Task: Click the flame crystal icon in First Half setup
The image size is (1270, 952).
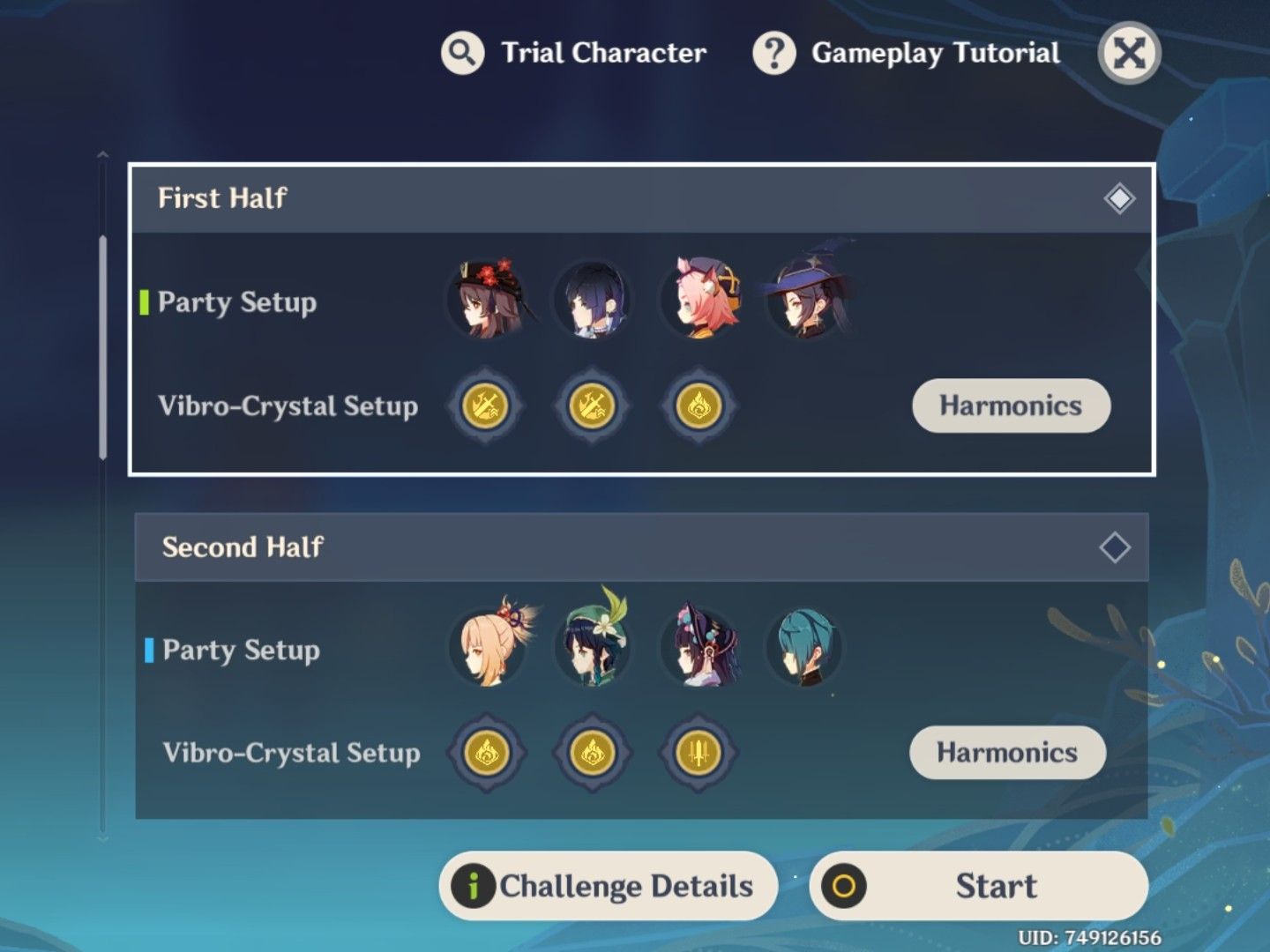Action: point(698,406)
